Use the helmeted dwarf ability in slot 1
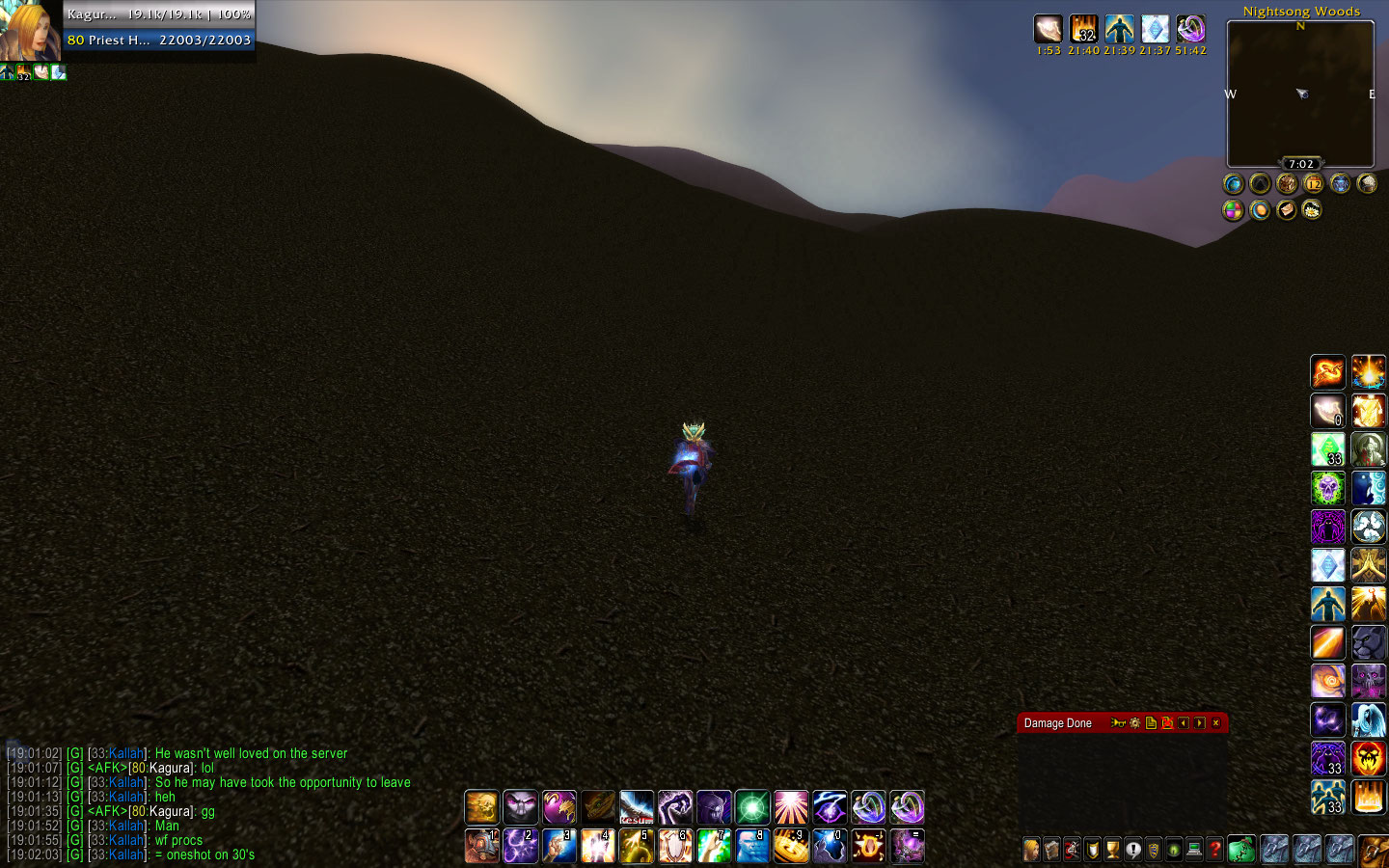This screenshot has height=868, width=1389. 481,846
